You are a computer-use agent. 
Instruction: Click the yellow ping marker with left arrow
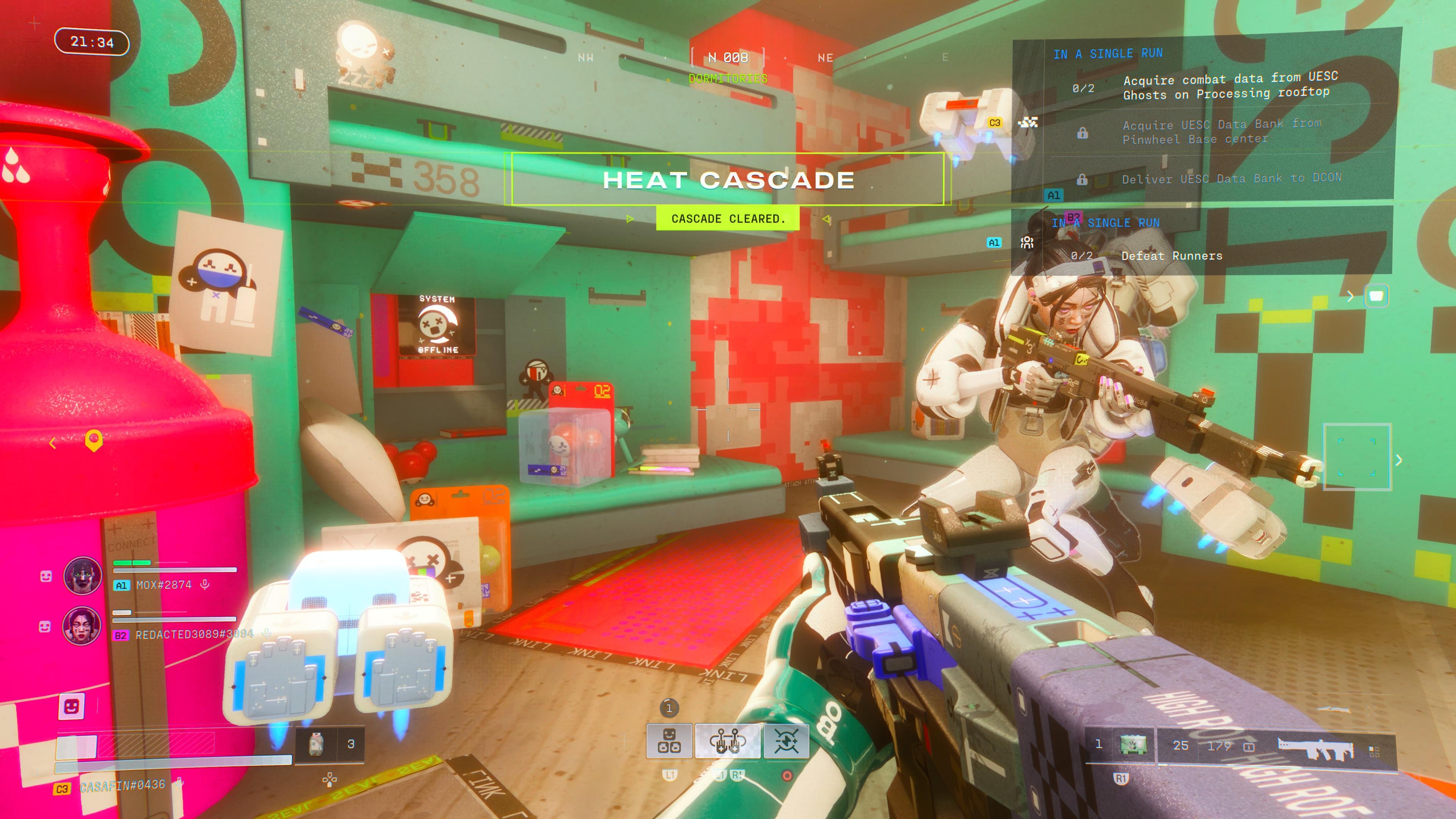click(93, 440)
